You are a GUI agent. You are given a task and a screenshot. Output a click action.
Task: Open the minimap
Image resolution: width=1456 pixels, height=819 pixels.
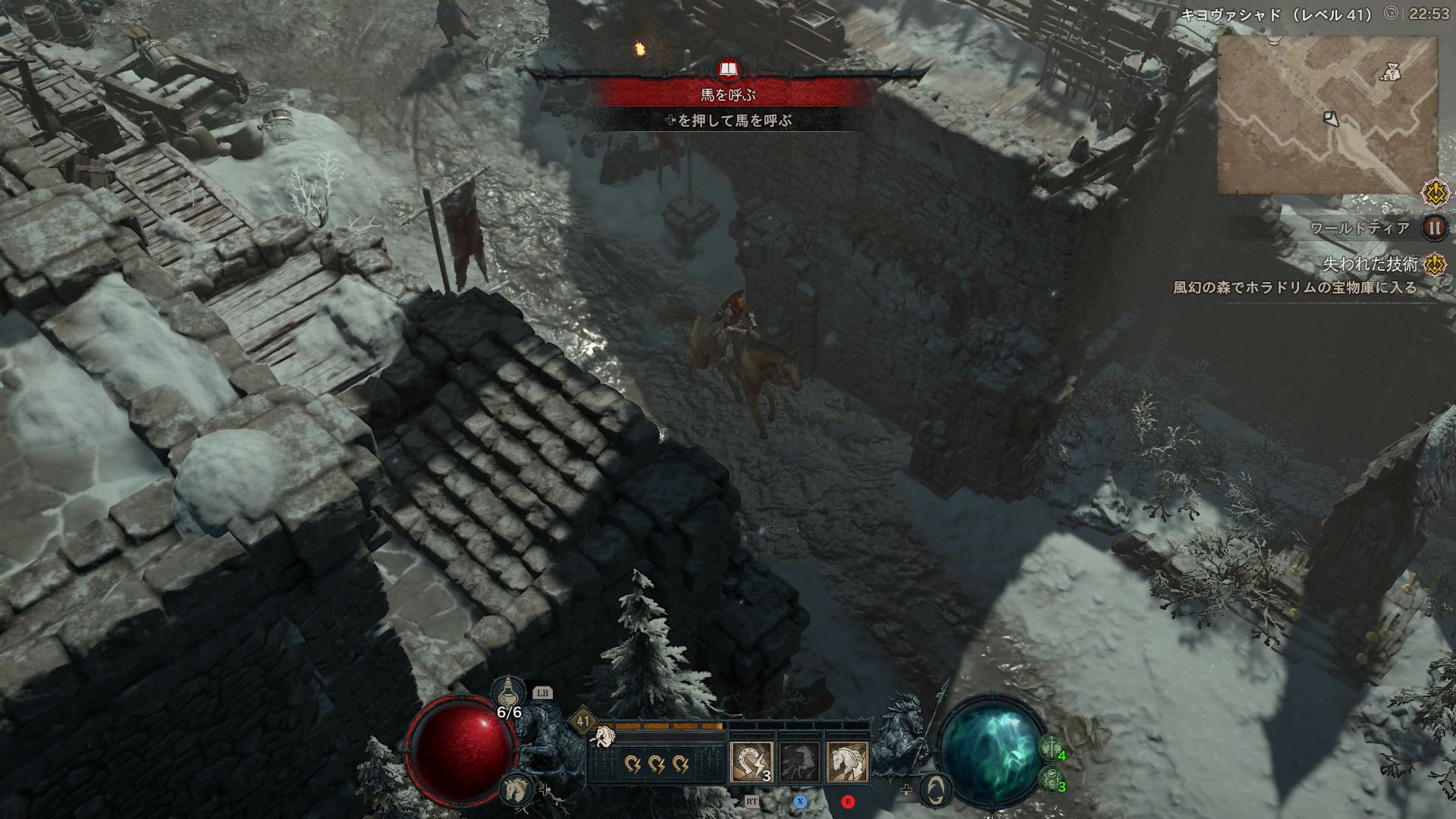[1327, 115]
